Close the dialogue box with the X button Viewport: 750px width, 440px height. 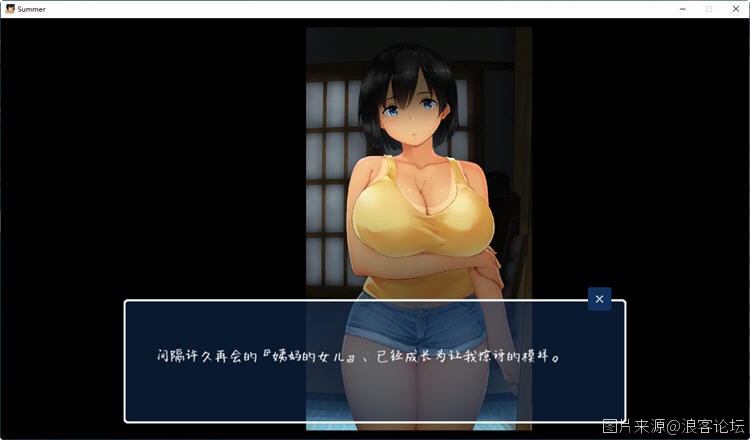coord(599,298)
